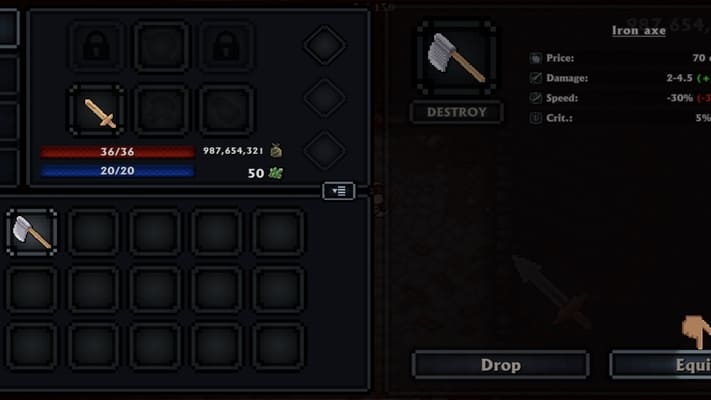Destroy the selected iron axe

pyautogui.click(x=456, y=112)
